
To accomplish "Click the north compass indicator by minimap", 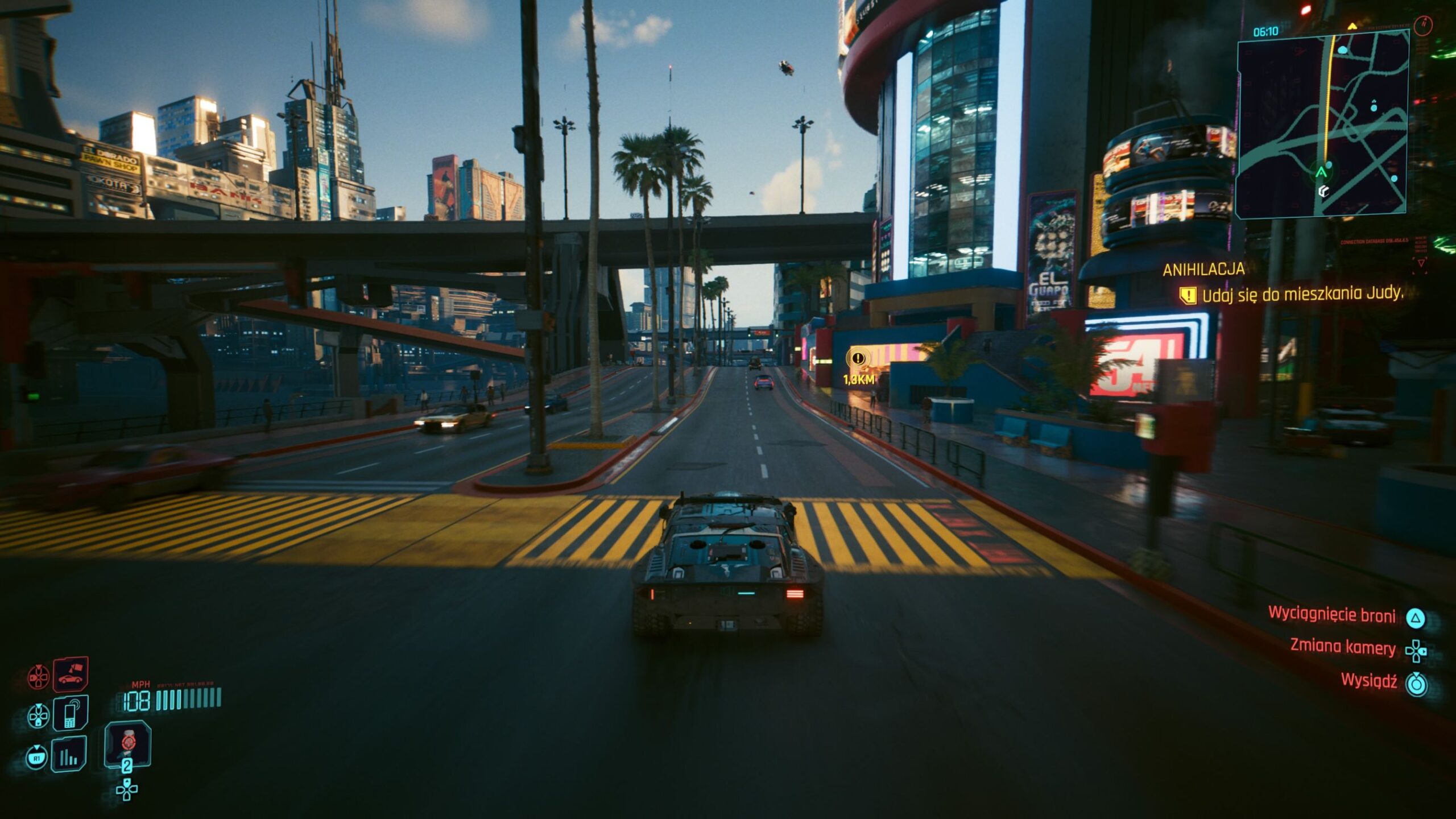I will click(x=1423, y=25).
